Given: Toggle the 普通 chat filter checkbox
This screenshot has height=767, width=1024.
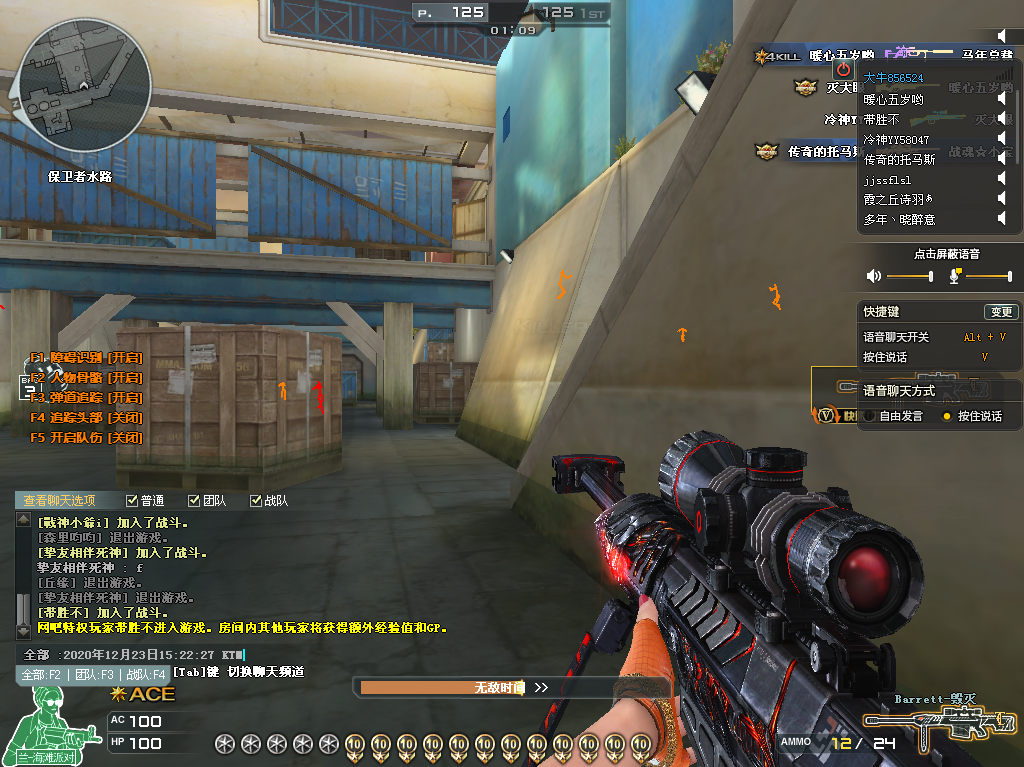Looking at the screenshot, I should pyautogui.click(x=132, y=501).
